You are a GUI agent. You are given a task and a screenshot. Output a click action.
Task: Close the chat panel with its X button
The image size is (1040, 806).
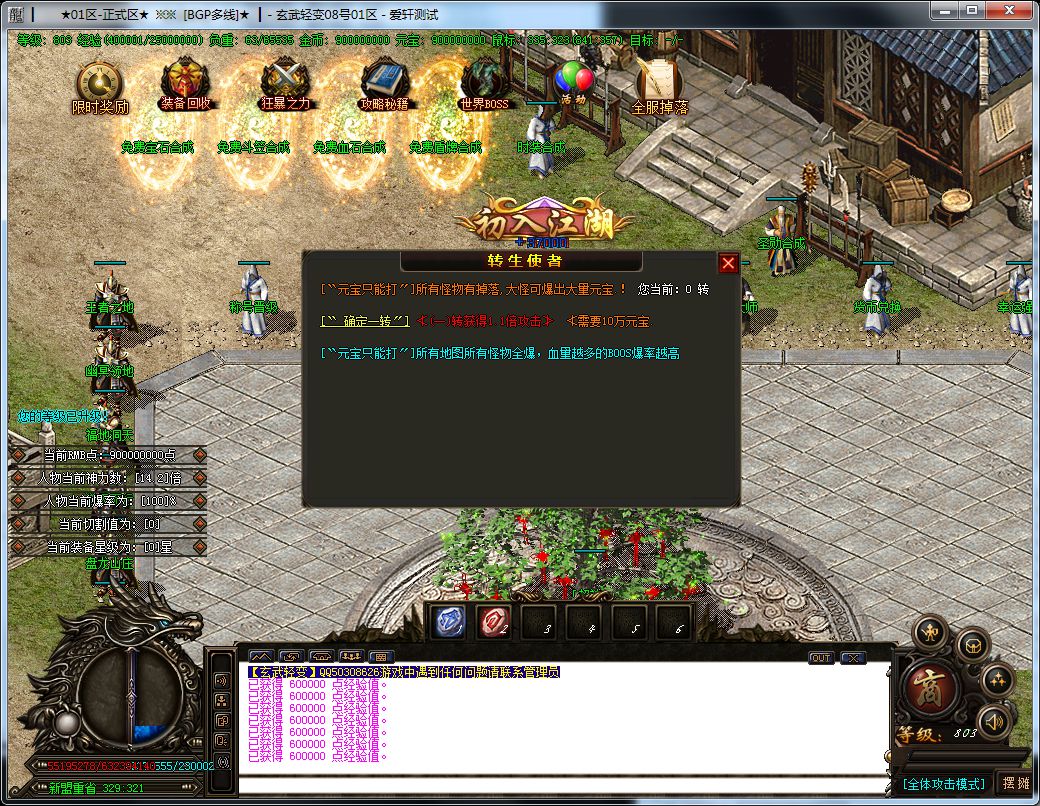tap(852, 658)
